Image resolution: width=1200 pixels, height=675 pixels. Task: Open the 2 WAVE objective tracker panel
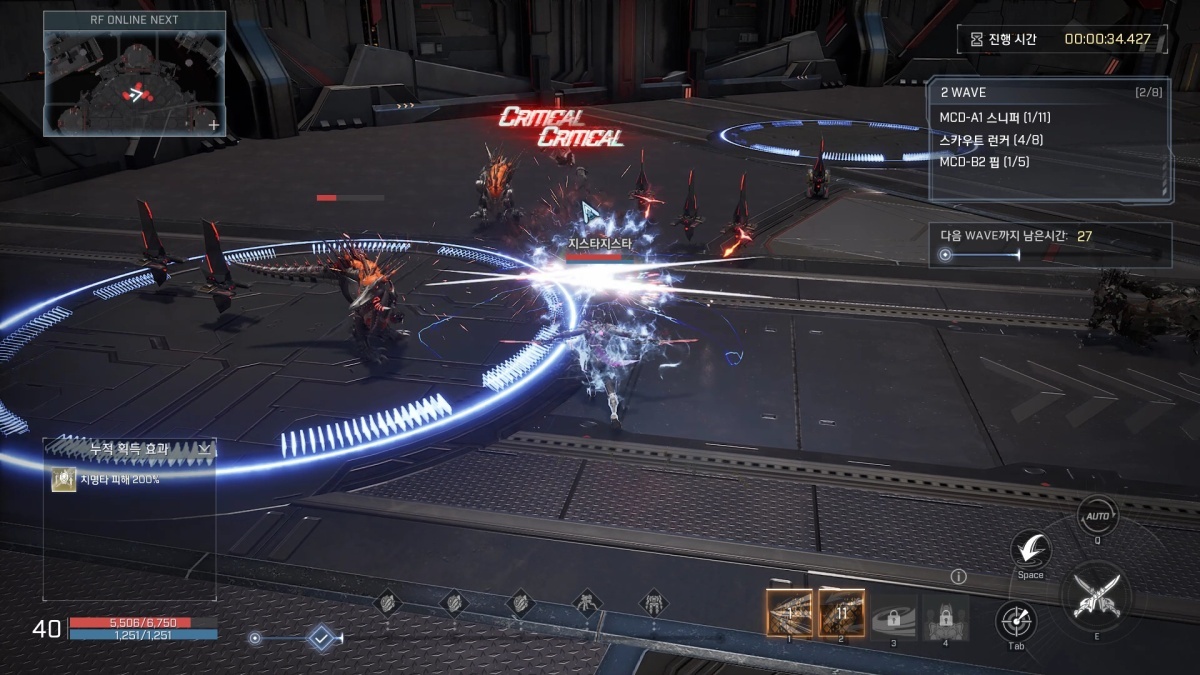(1048, 139)
